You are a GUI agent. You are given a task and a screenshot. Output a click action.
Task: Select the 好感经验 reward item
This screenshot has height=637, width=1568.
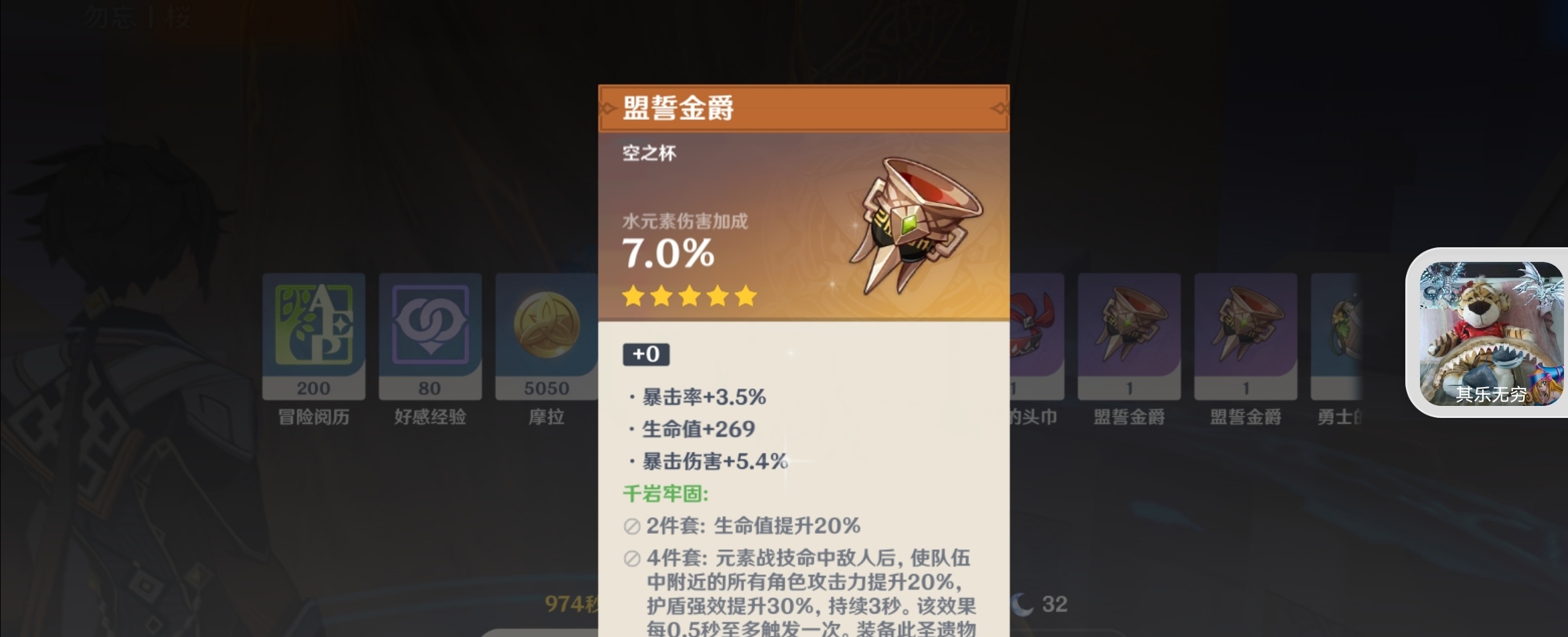click(x=430, y=335)
